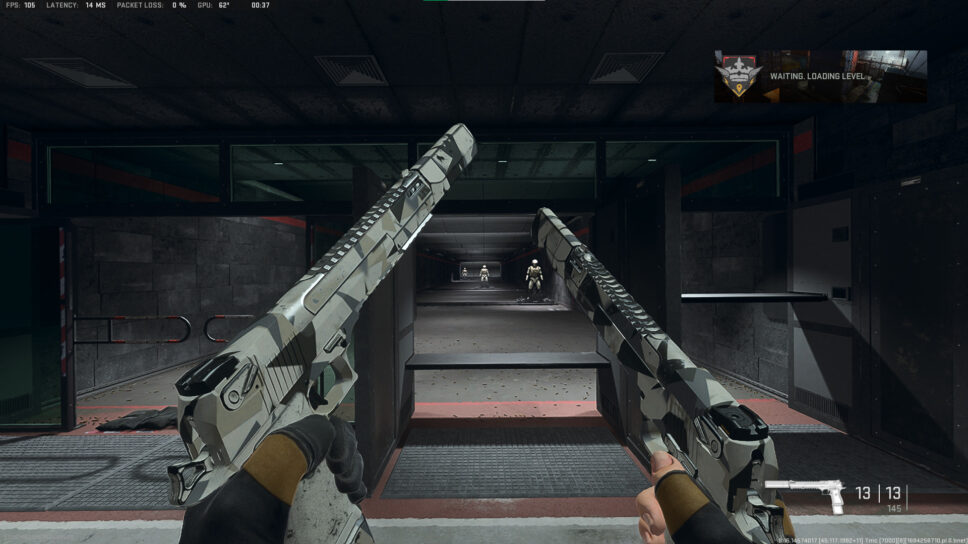Click the "Waiting. Loading Level" notification banner
Screen dimensions: 968x544
(799, 76)
